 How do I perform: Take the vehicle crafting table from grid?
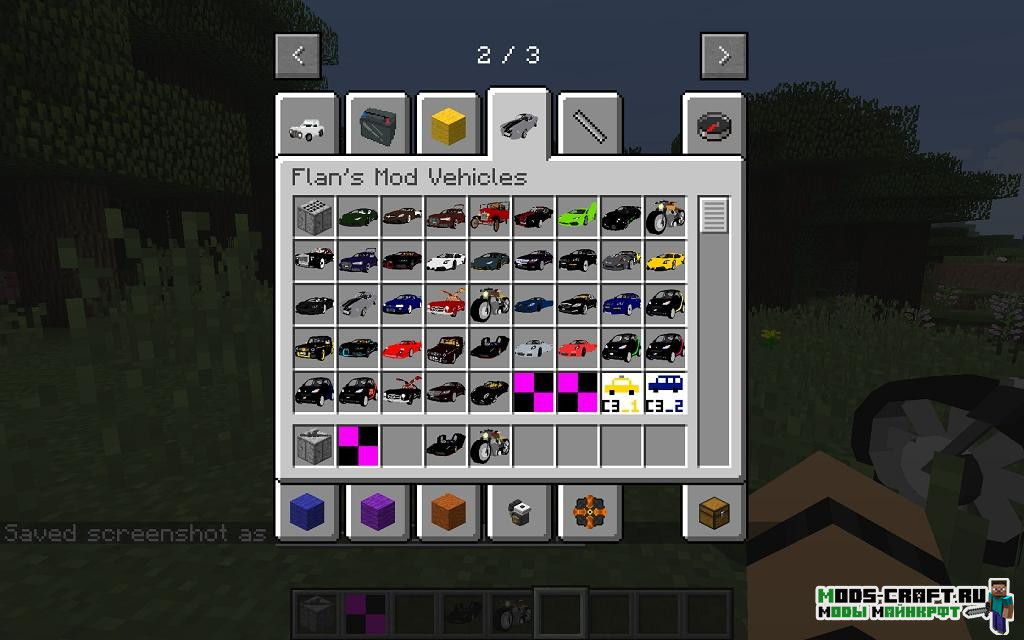coord(313,216)
